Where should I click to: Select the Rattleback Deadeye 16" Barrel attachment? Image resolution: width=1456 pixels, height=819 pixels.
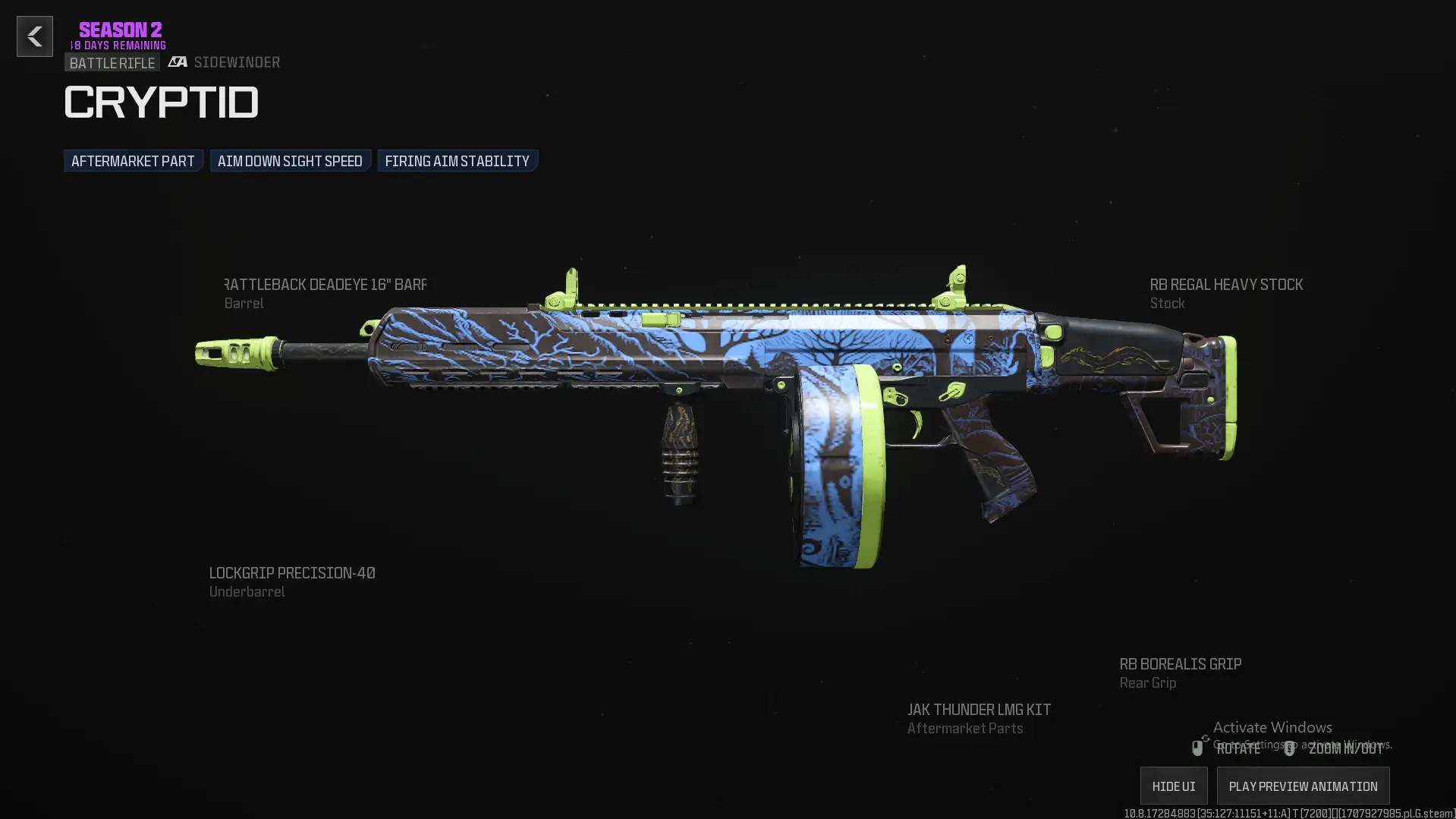[x=325, y=285]
